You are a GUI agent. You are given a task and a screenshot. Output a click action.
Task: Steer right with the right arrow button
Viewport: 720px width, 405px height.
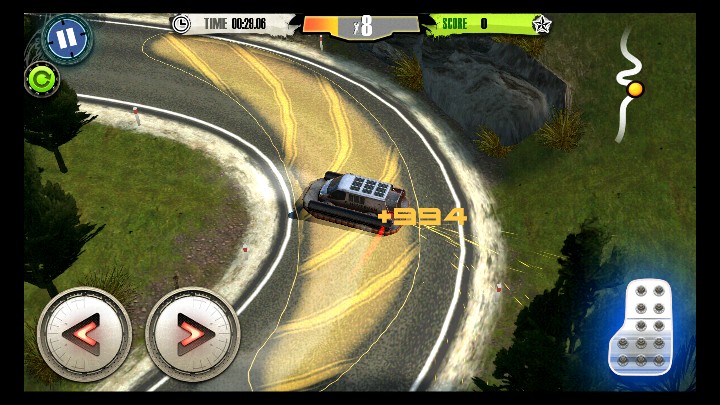tap(192, 334)
